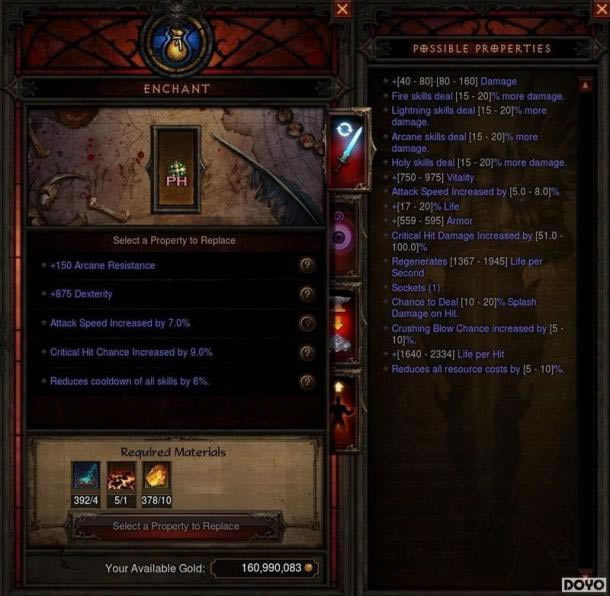
Task: Open the anvil with down arrow tab
Action: (x=345, y=325)
